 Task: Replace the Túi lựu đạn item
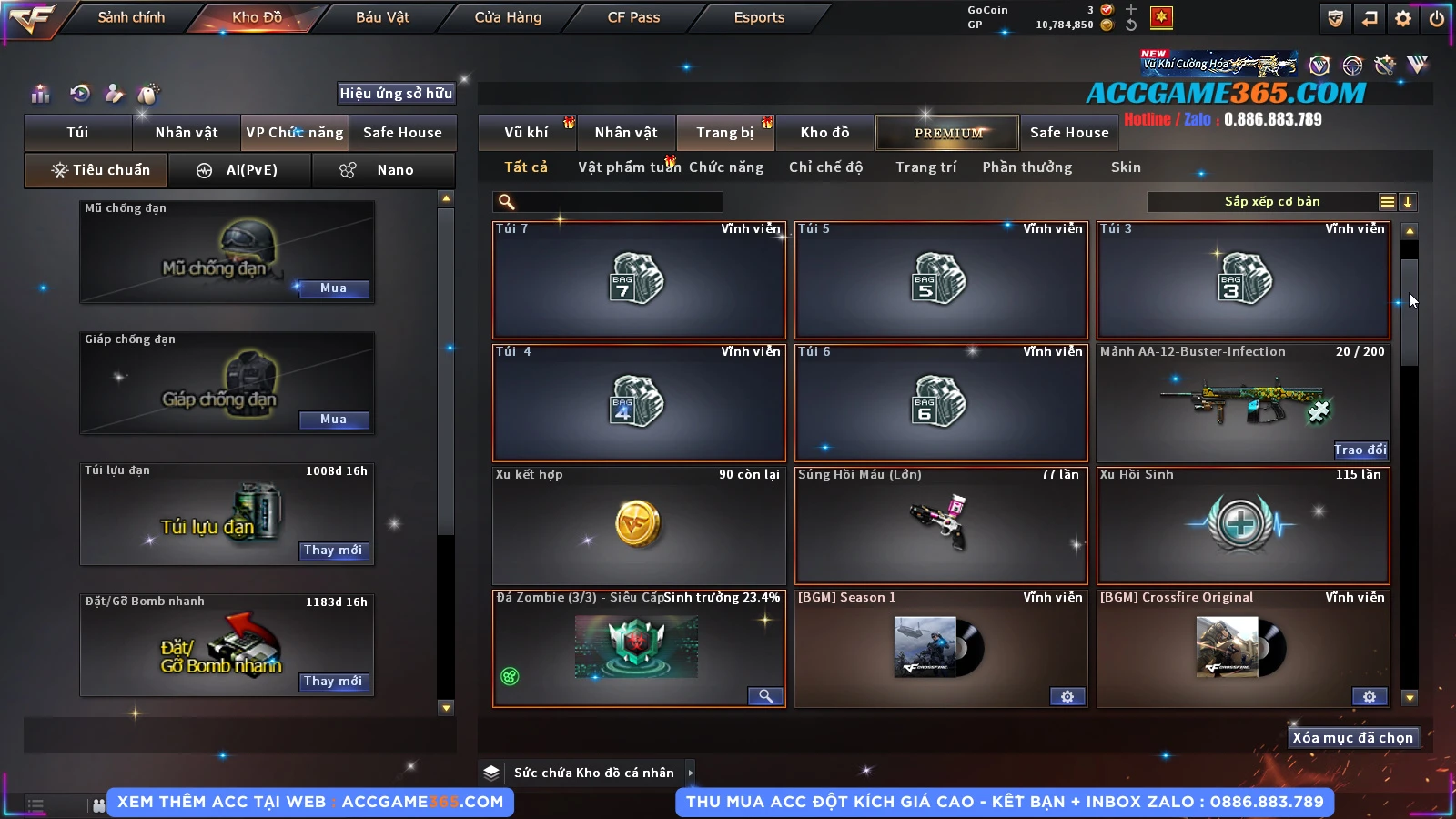(x=333, y=551)
